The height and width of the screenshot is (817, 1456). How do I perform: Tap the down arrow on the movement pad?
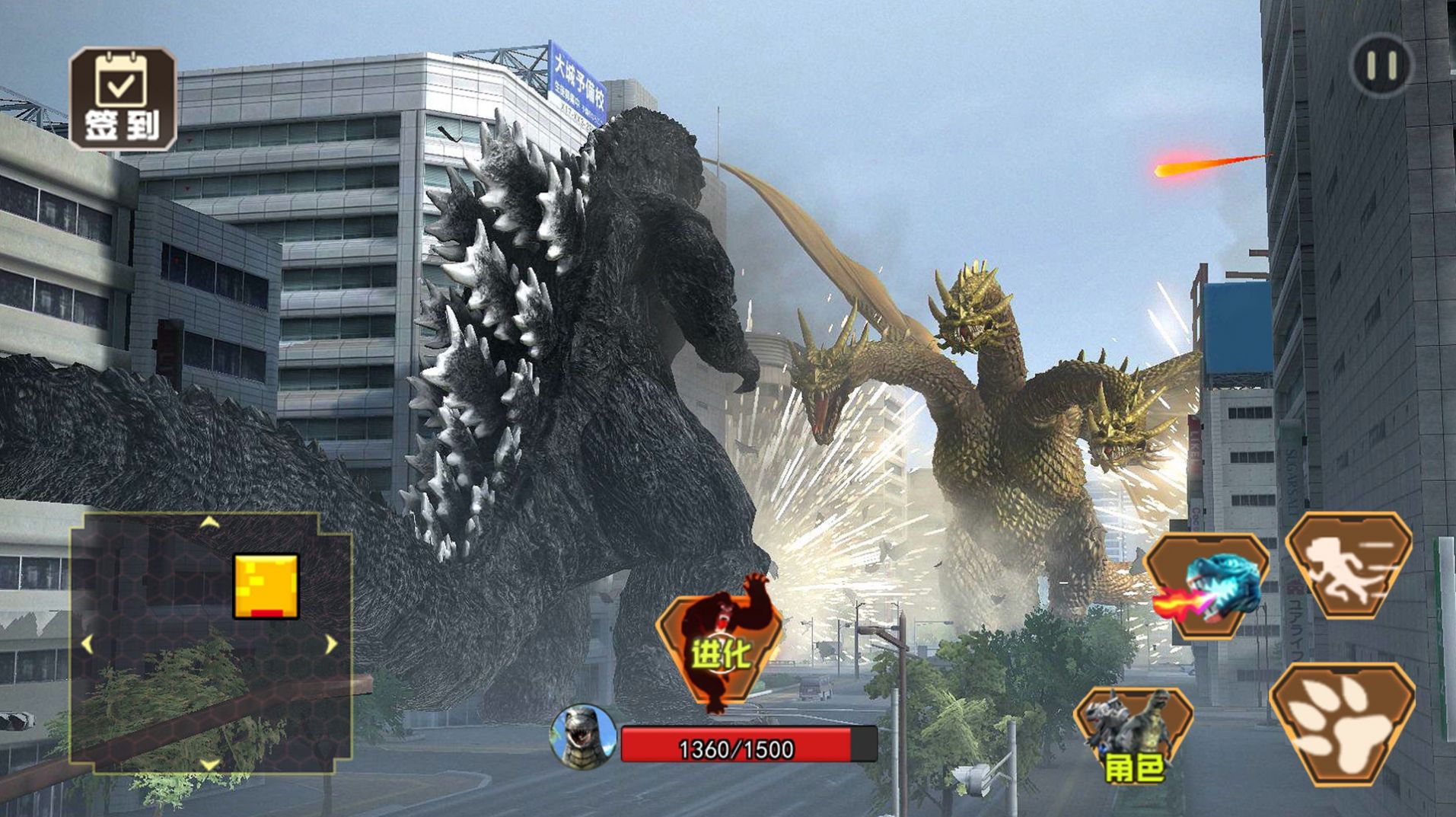pyautogui.click(x=209, y=763)
